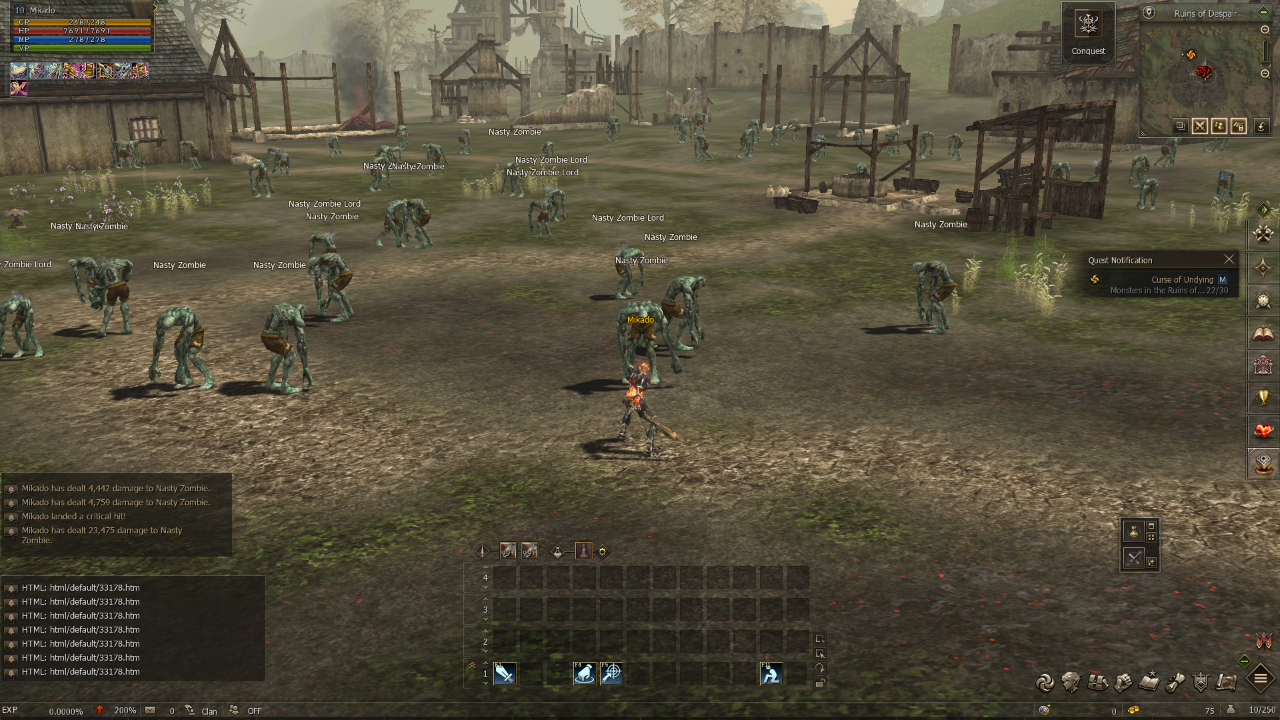The image size is (1280, 720).
Task: Use the sit/kneel action slot
Action: click(770, 674)
